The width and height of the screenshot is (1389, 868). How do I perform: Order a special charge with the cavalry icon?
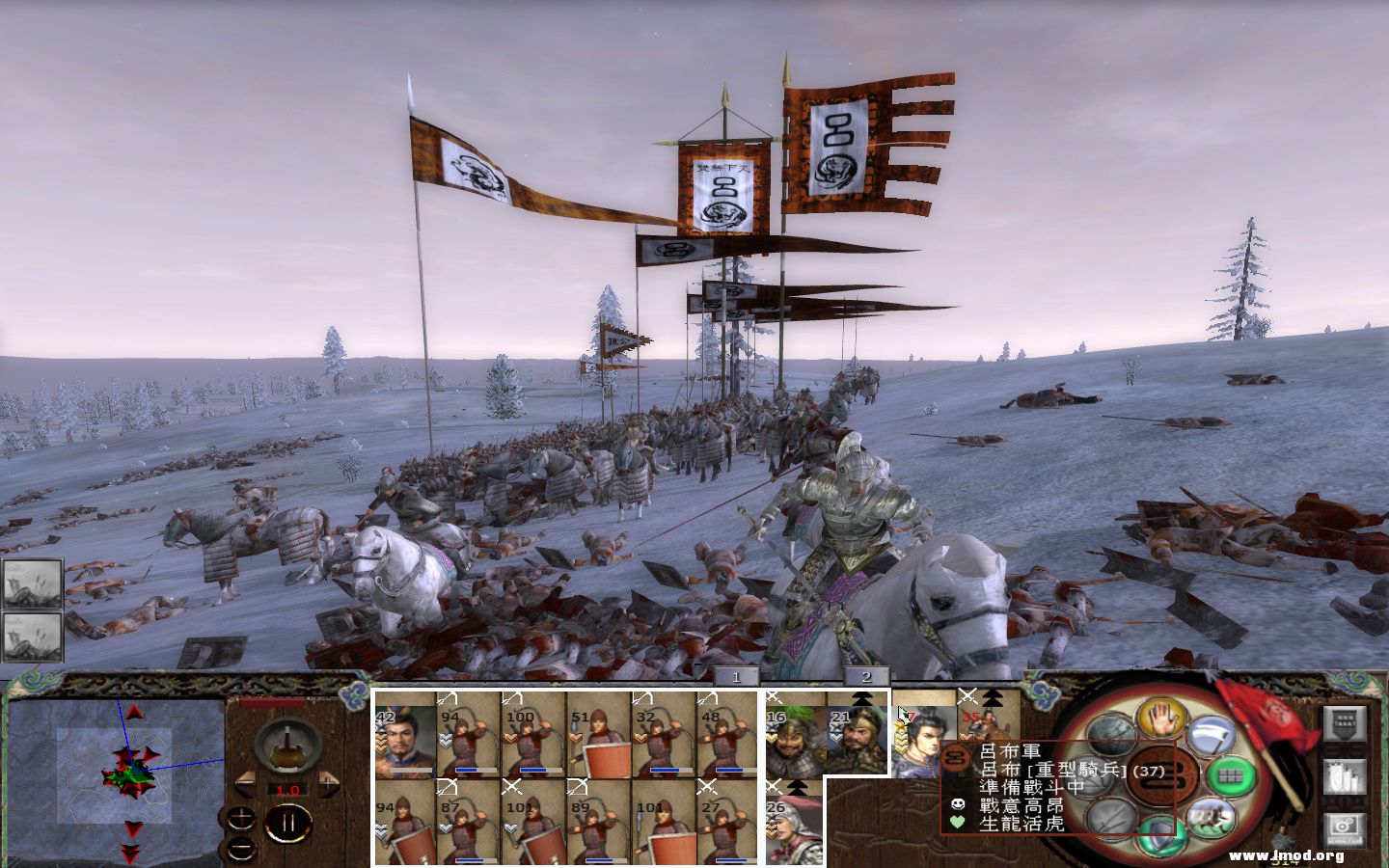click(x=1212, y=818)
